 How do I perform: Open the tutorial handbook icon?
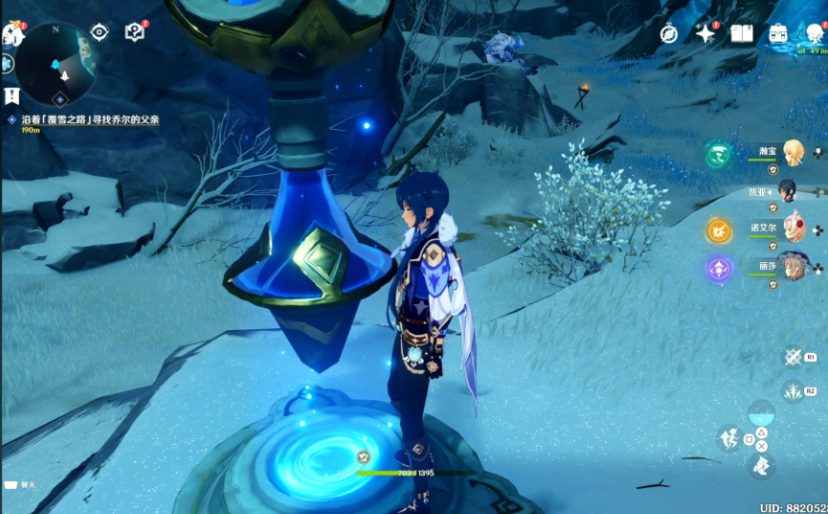tap(134, 32)
